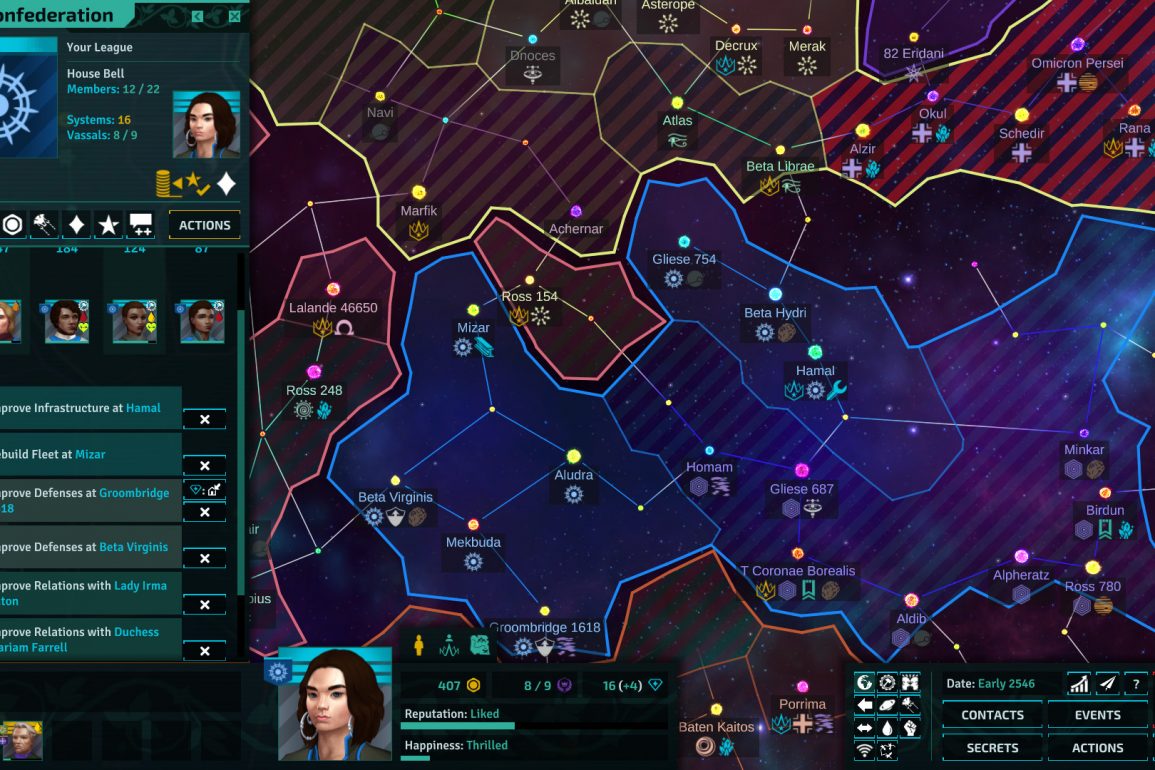Select the Mizar system on the map
The width and height of the screenshot is (1155, 770).
click(473, 310)
